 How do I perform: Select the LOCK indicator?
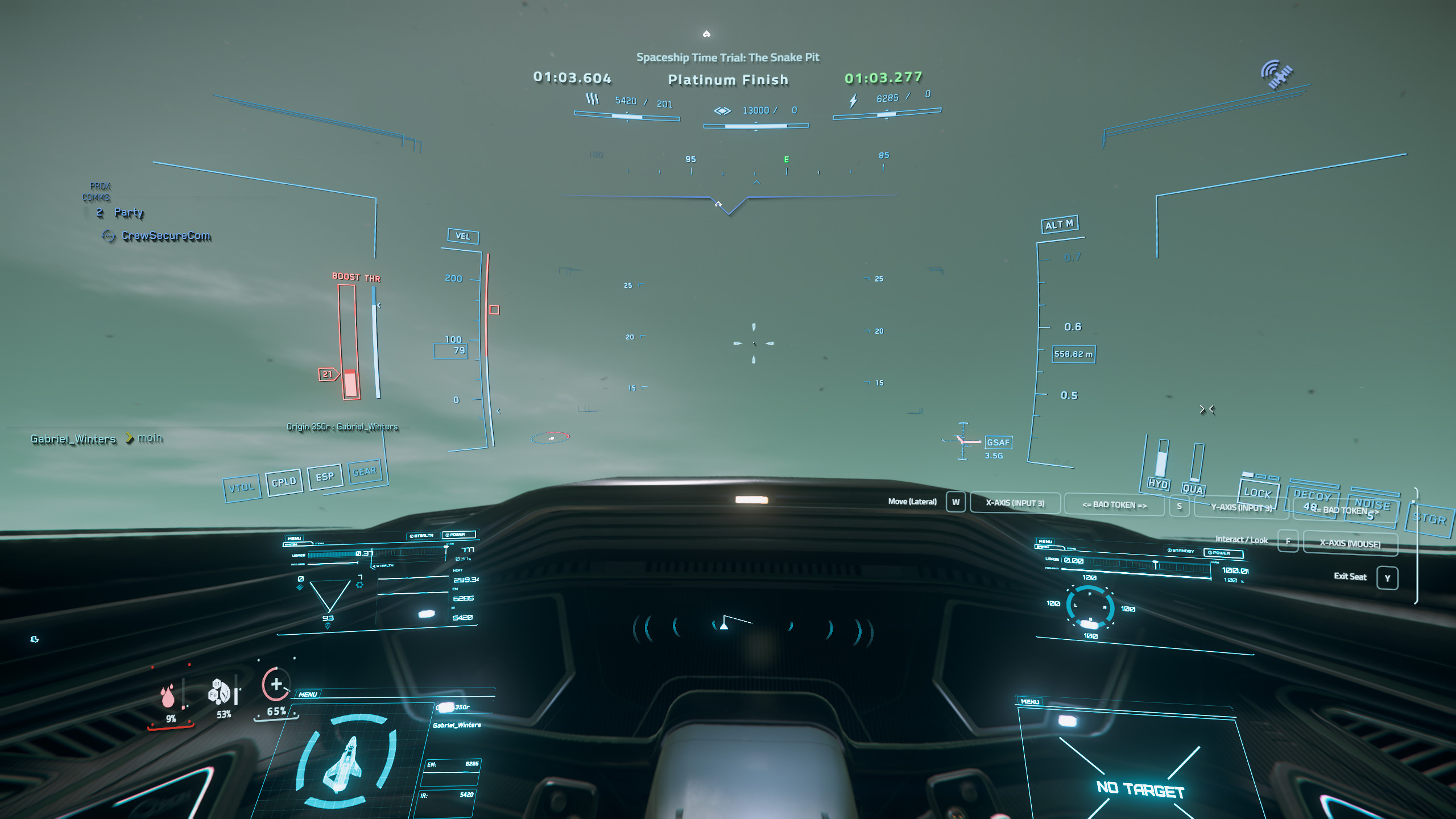[1258, 493]
